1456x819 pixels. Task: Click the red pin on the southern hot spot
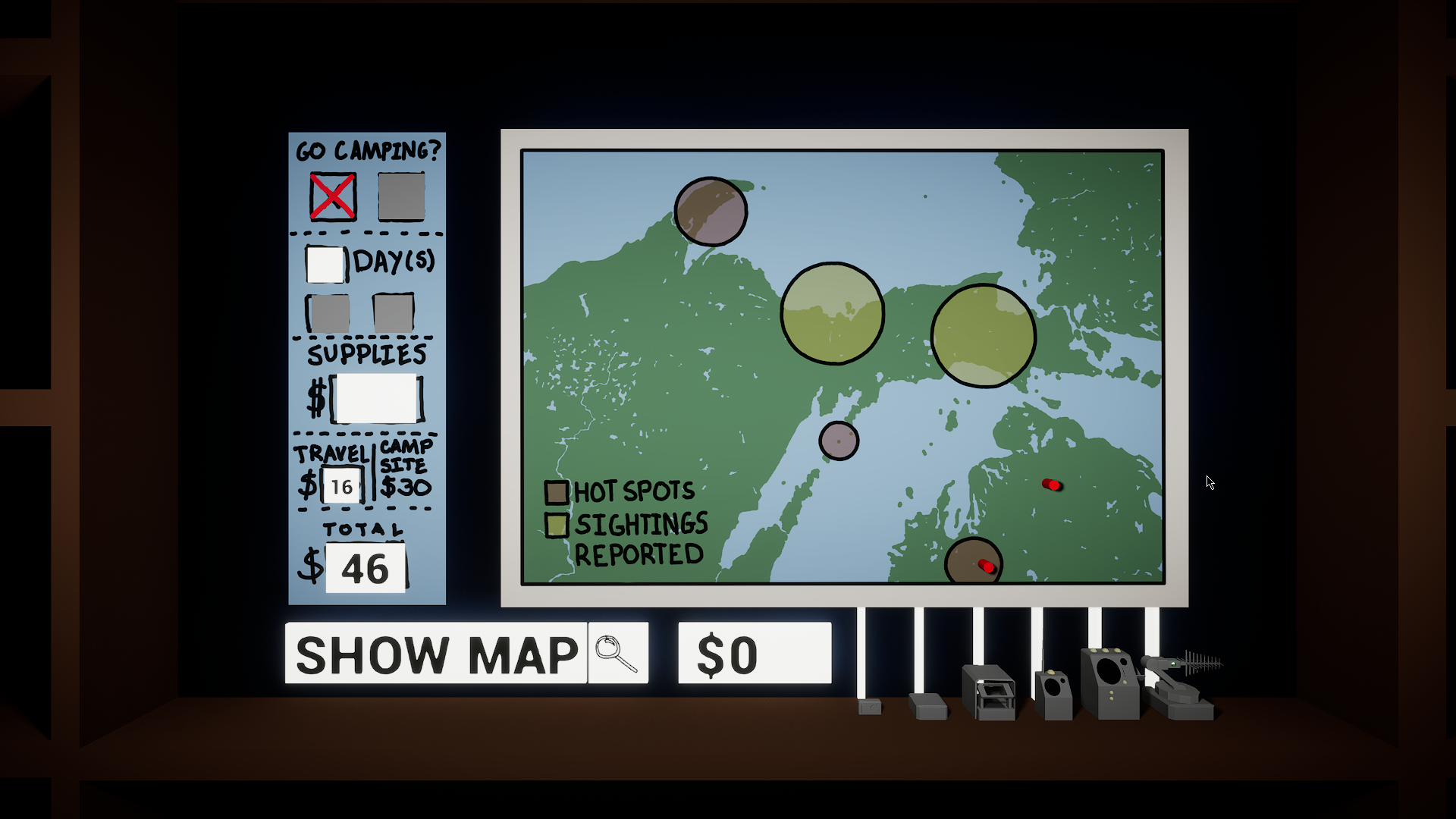click(x=986, y=565)
